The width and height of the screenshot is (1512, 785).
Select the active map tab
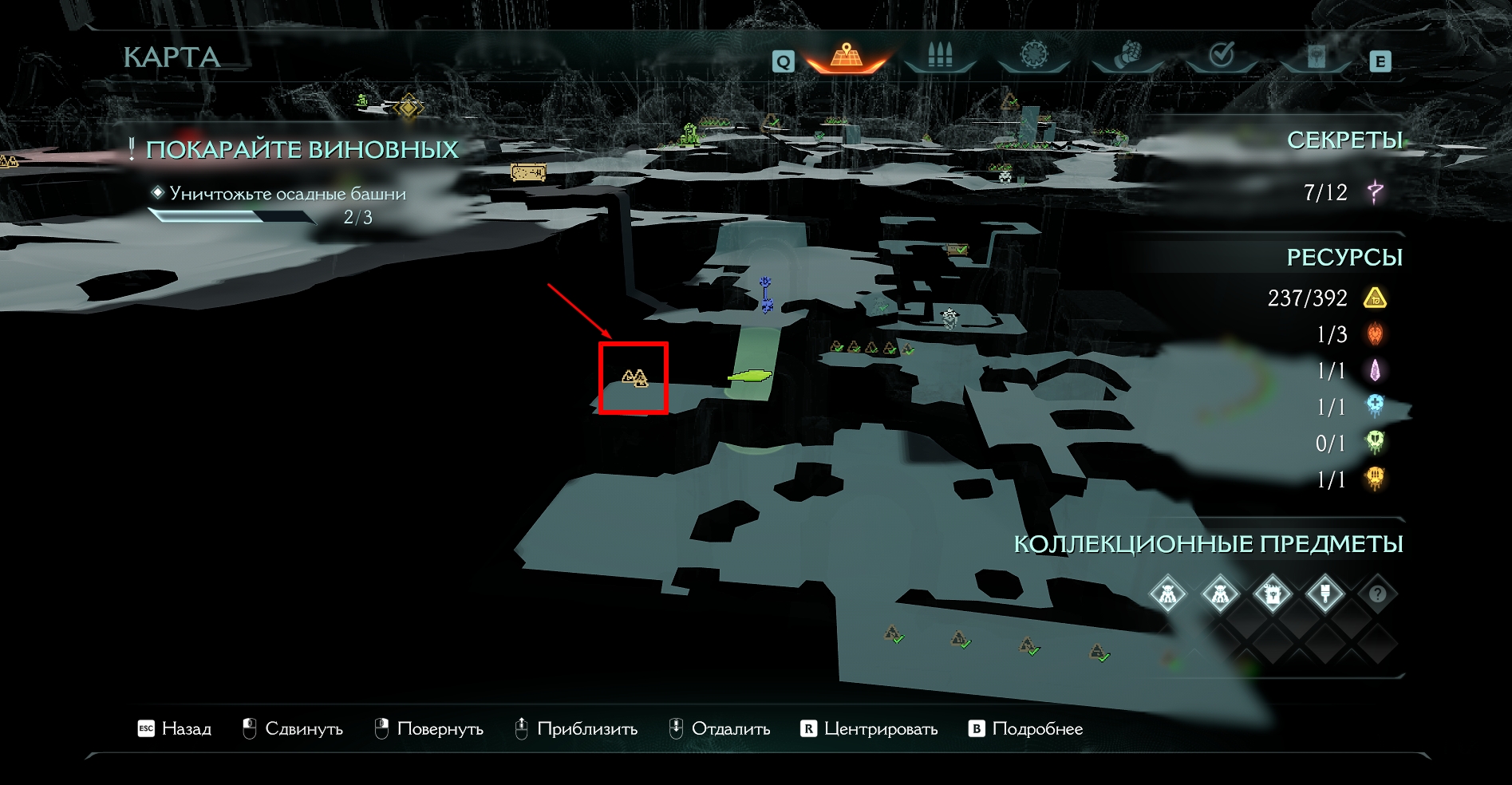[x=847, y=57]
